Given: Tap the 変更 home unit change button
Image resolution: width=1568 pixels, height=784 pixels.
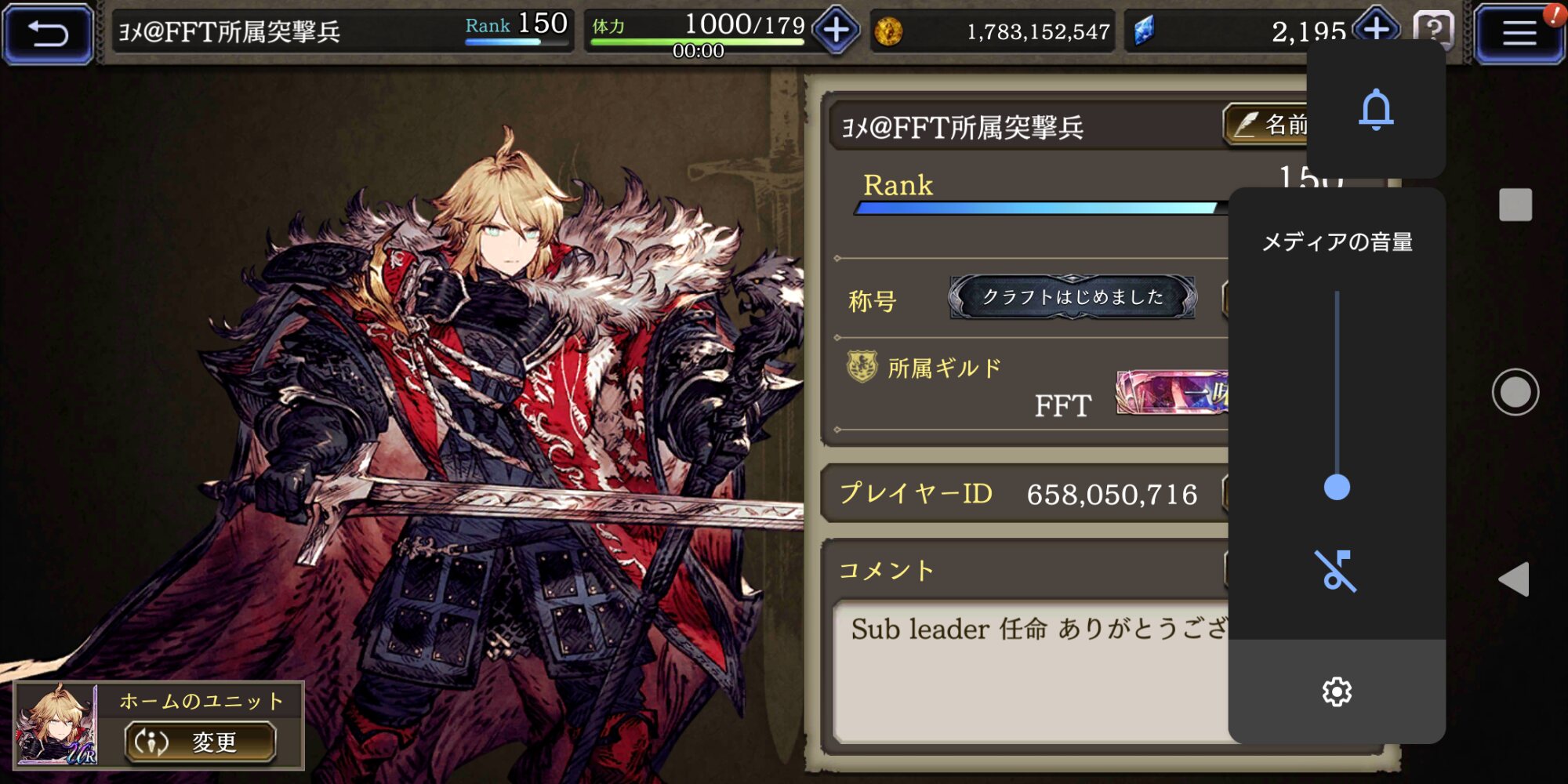Looking at the screenshot, I should point(201,742).
